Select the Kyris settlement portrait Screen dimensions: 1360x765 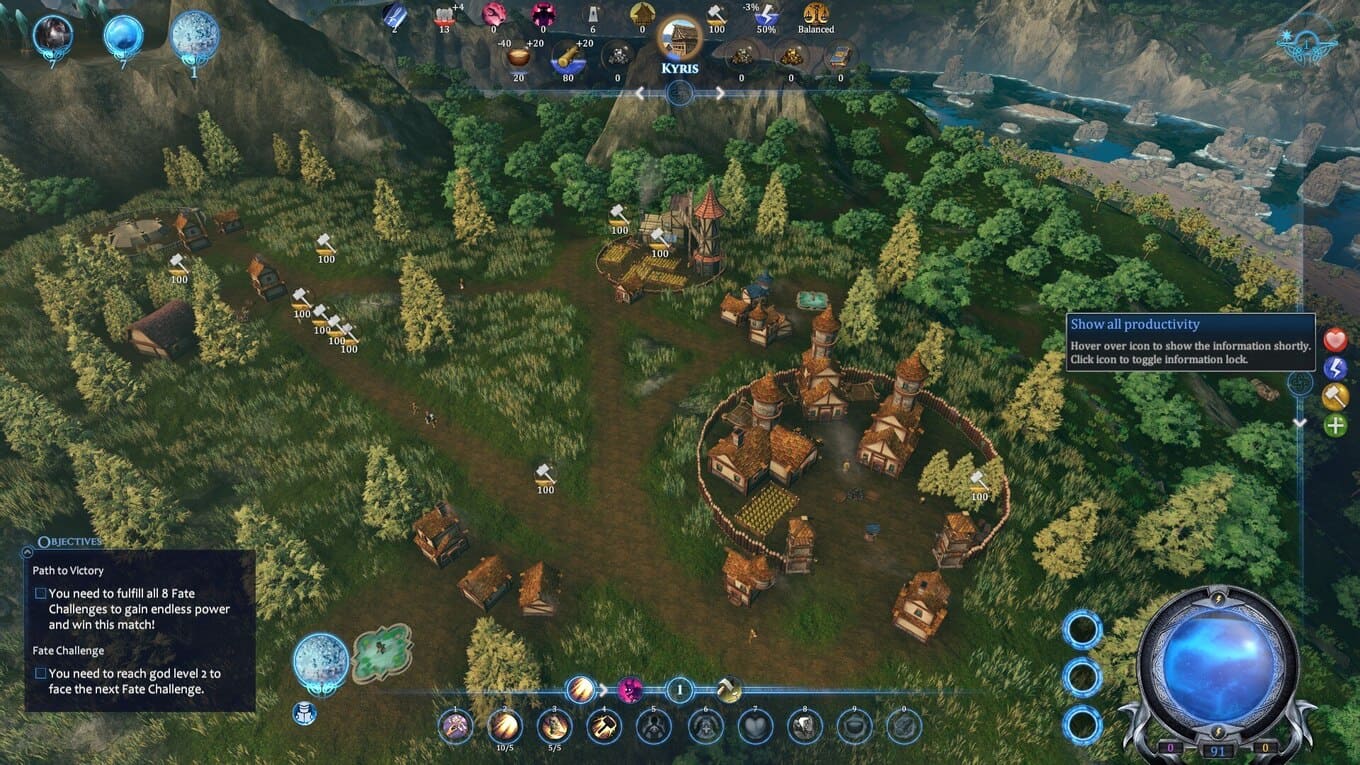(x=680, y=38)
